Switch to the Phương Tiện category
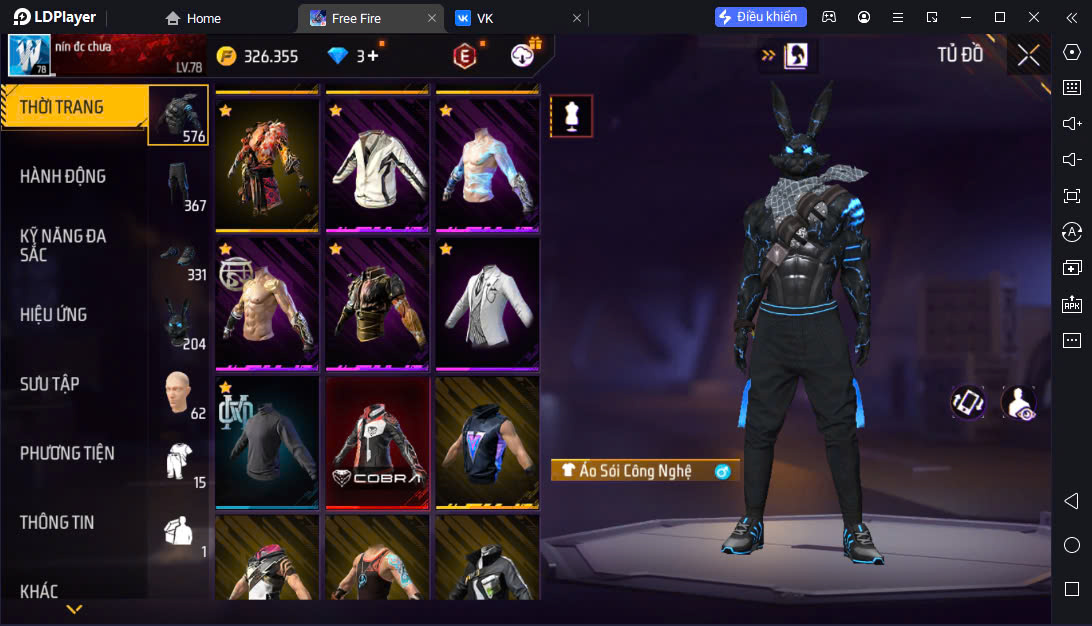Image resolution: width=1092 pixels, height=626 pixels. [x=67, y=453]
